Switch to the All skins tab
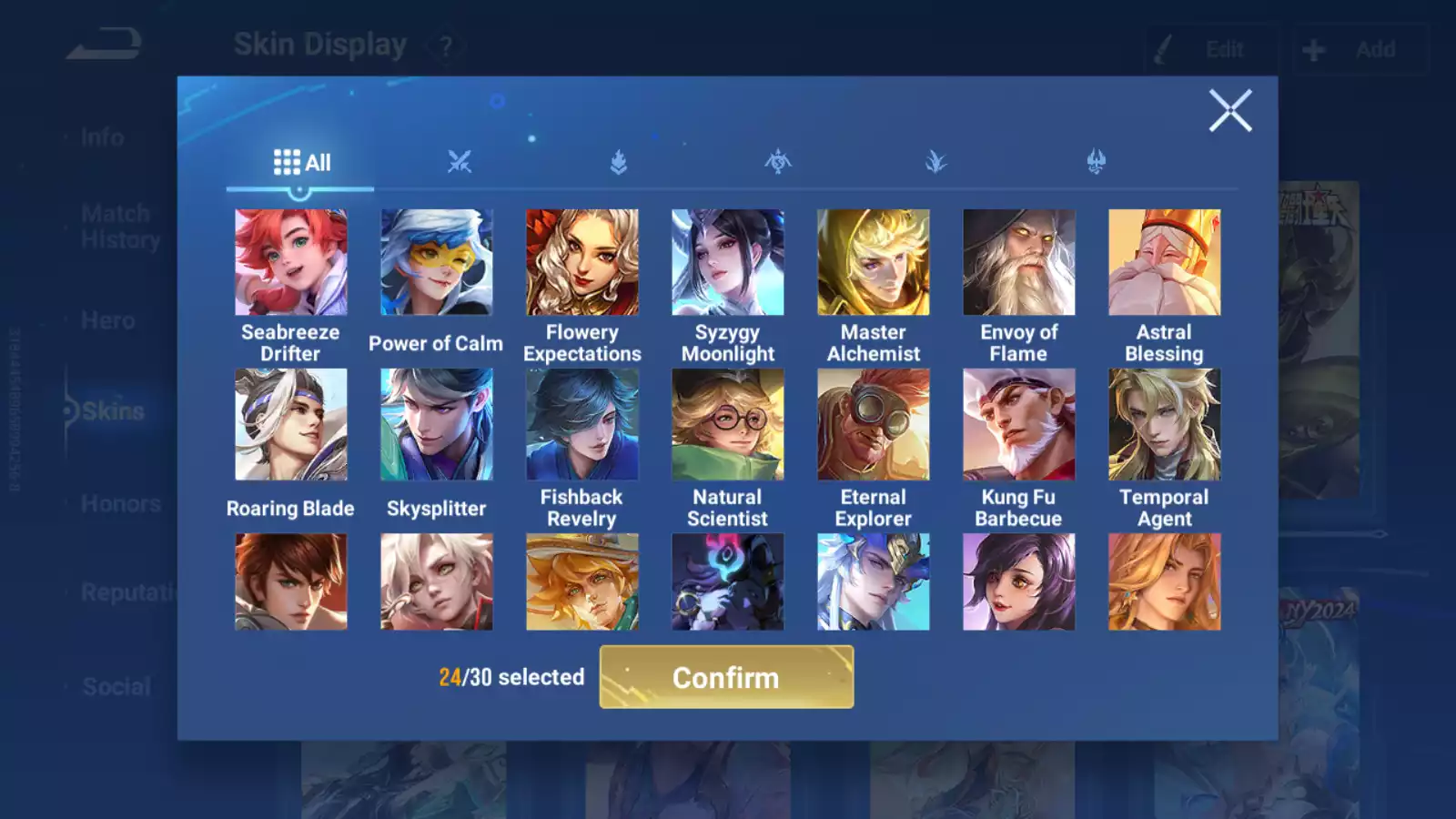 coord(301,163)
